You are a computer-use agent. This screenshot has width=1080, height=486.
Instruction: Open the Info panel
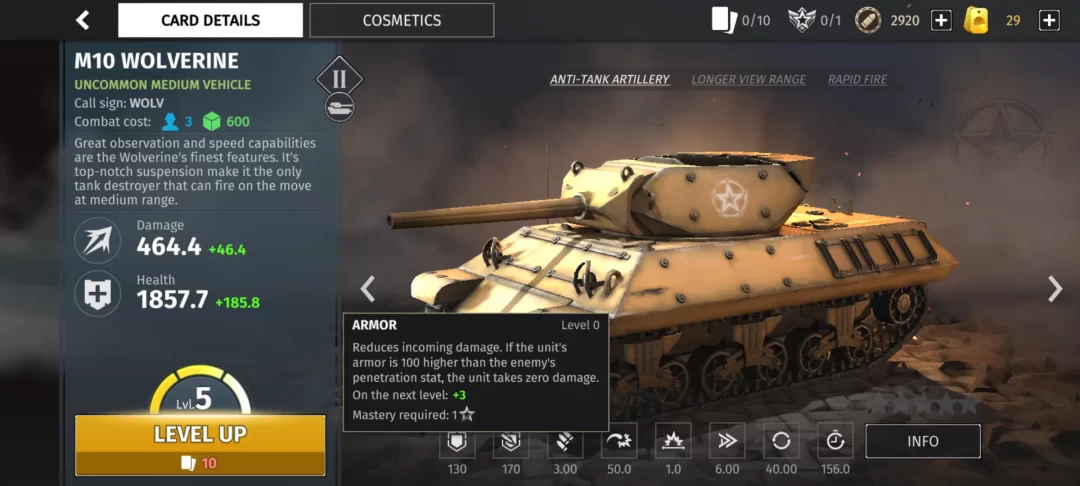point(923,441)
